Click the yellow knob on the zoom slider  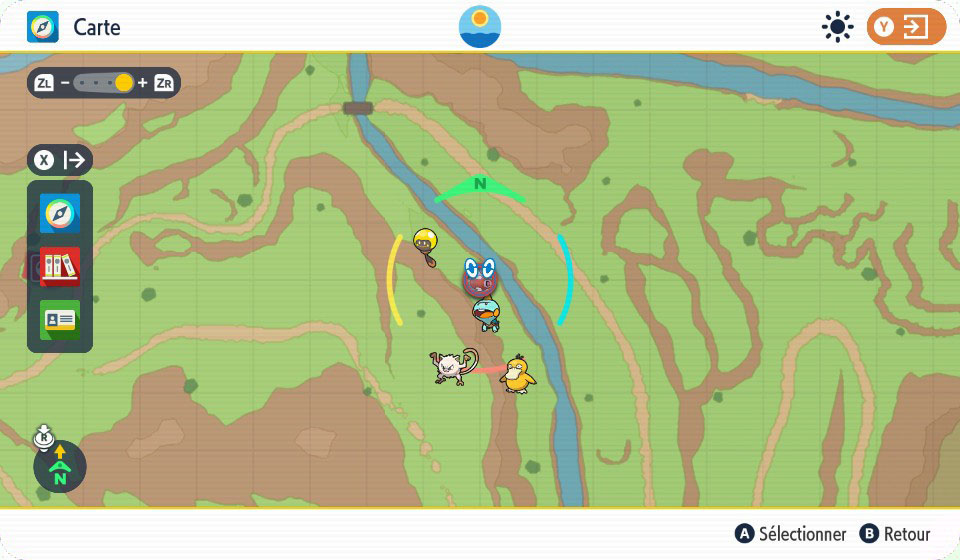124,83
